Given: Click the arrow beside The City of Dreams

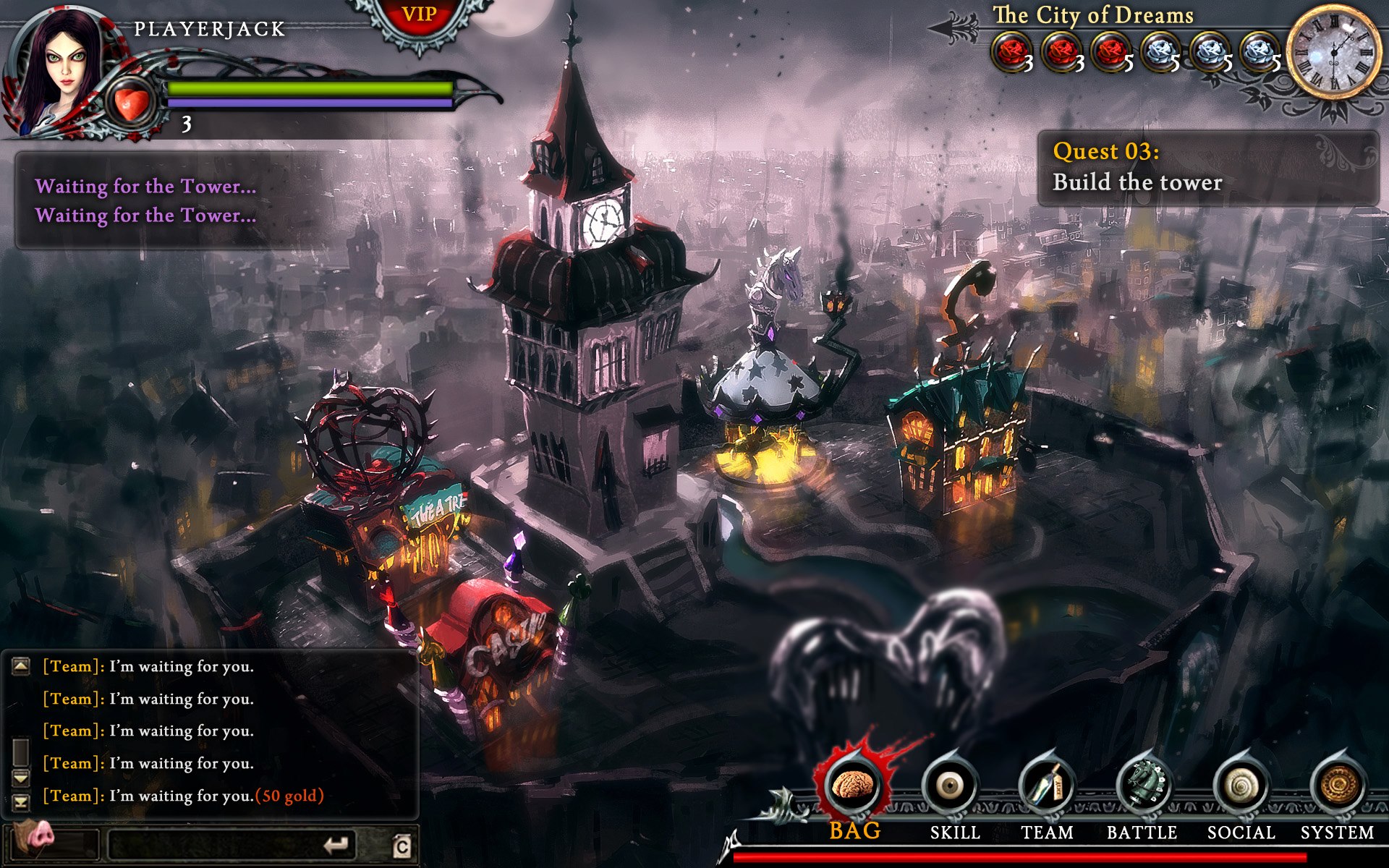Looking at the screenshot, I should (x=953, y=27).
